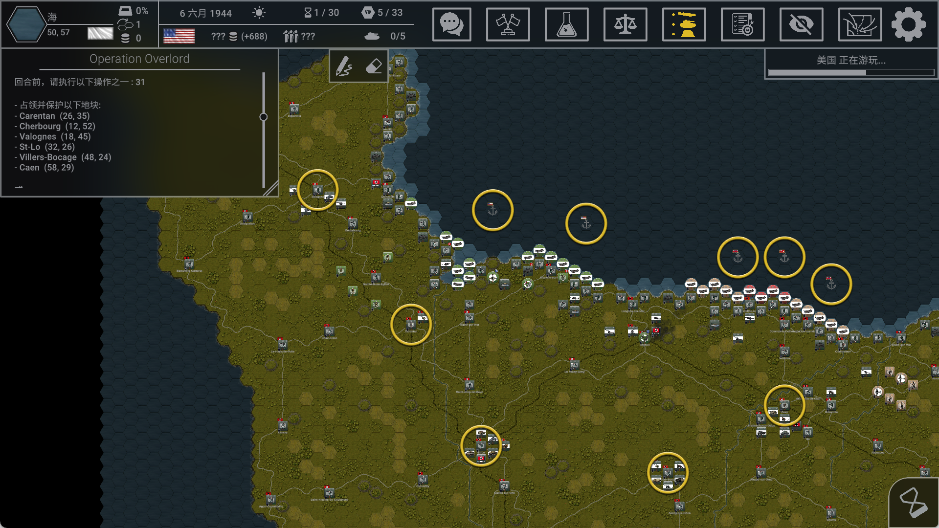939x528 pixels.
Task: Open the strategic map overview icon
Action: (859, 24)
